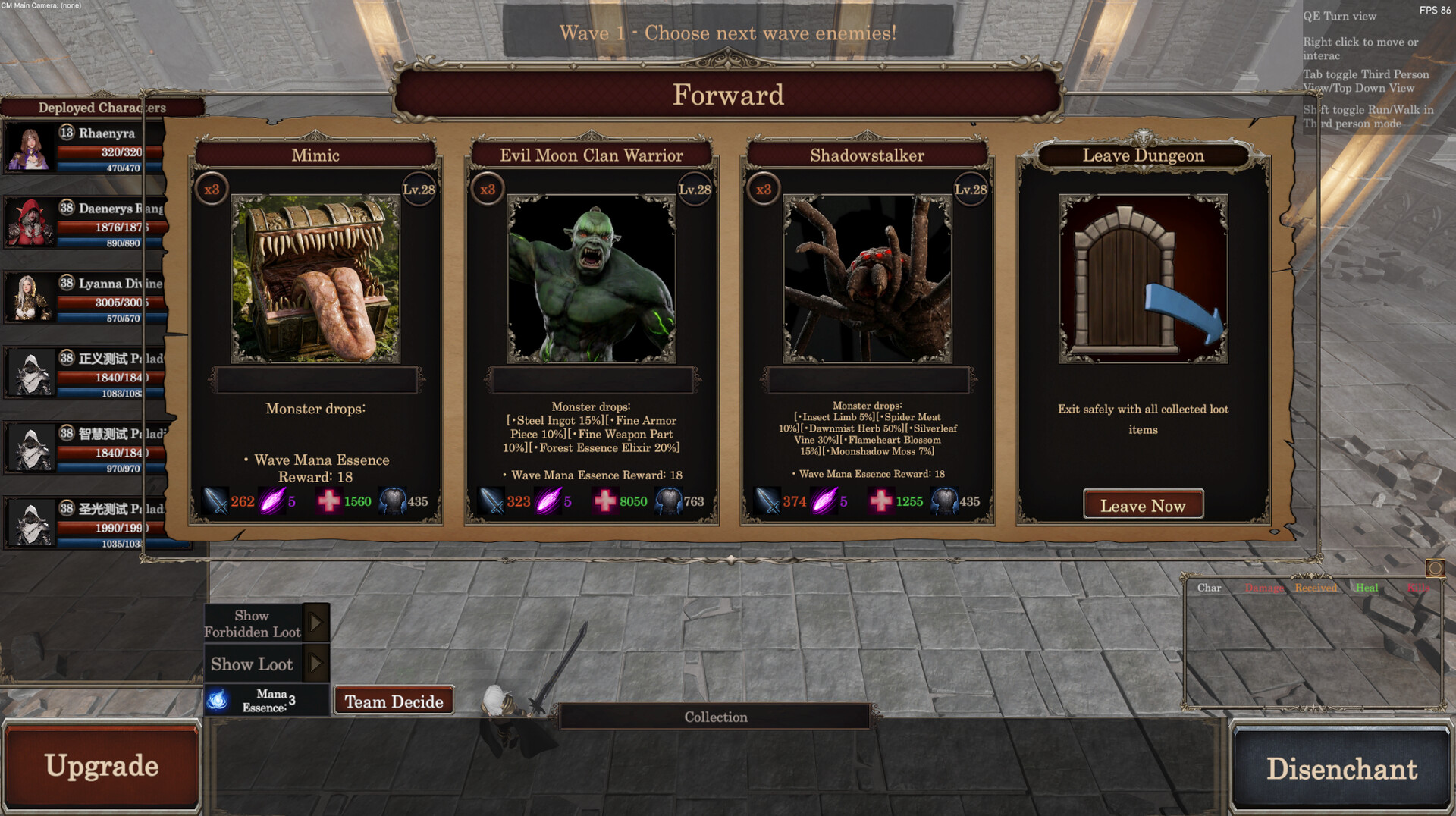Open the Collection bar

715,717
